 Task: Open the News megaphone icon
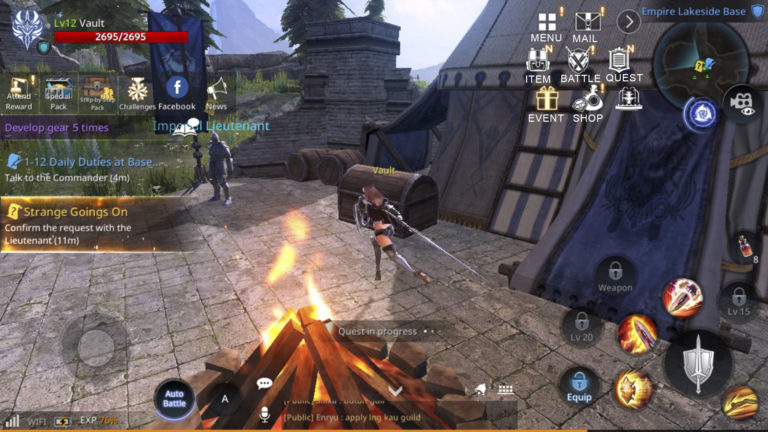click(x=216, y=91)
